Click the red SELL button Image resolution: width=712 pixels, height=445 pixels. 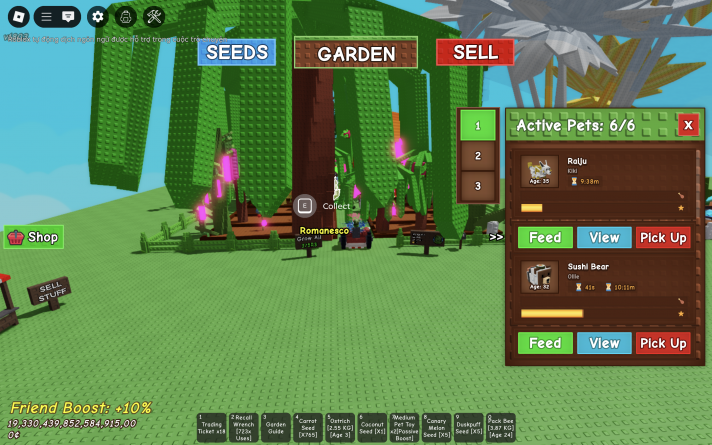(x=474, y=52)
